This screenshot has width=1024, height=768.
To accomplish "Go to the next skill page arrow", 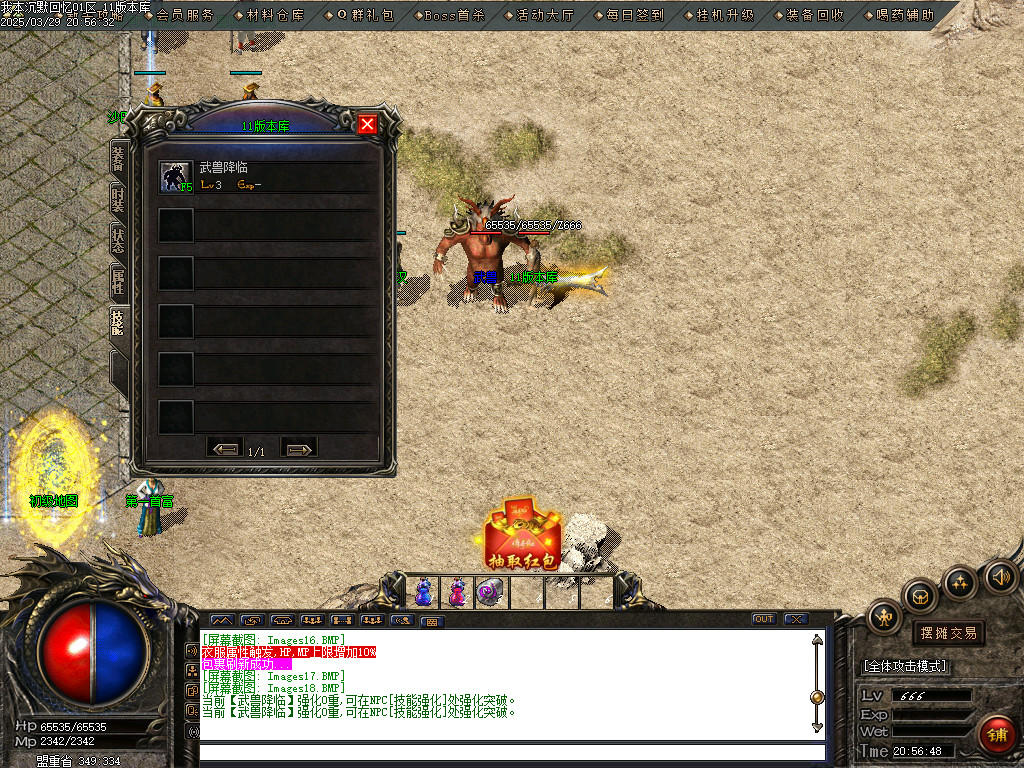I will [x=298, y=450].
